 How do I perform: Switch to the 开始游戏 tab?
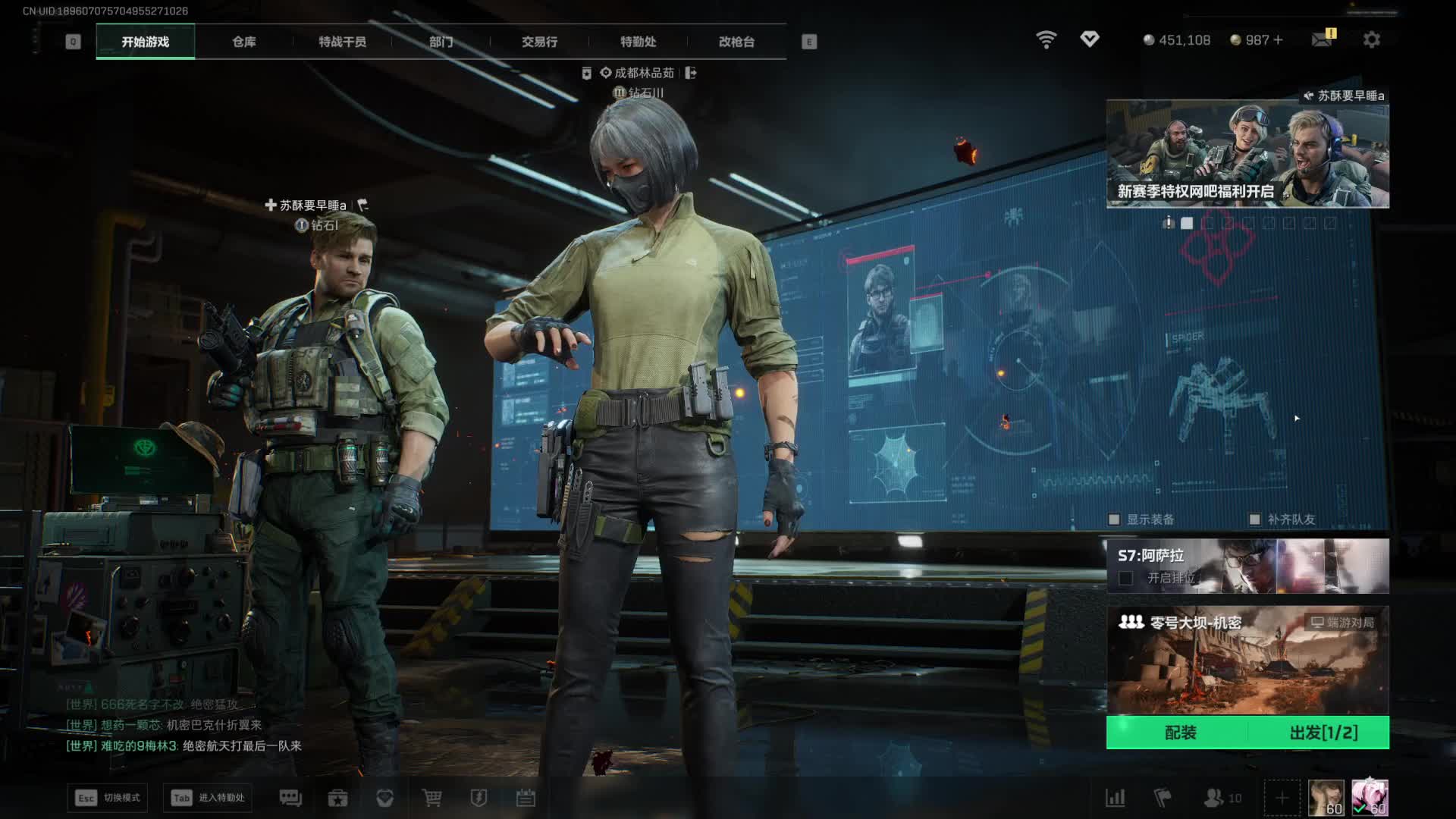145,42
